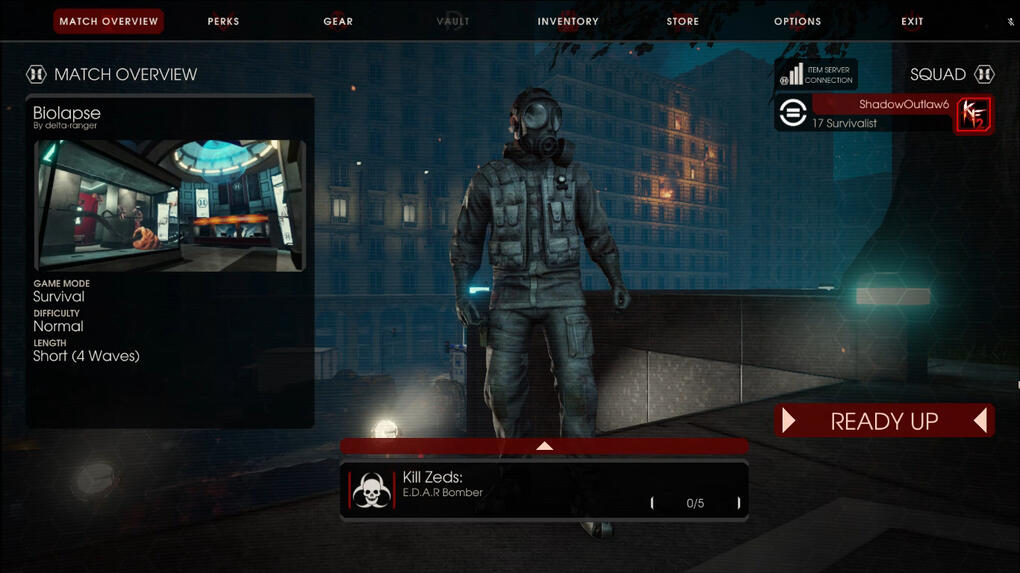Click the Biolapse map thumbnail
The width and height of the screenshot is (1020, 573).
[170, 205]
